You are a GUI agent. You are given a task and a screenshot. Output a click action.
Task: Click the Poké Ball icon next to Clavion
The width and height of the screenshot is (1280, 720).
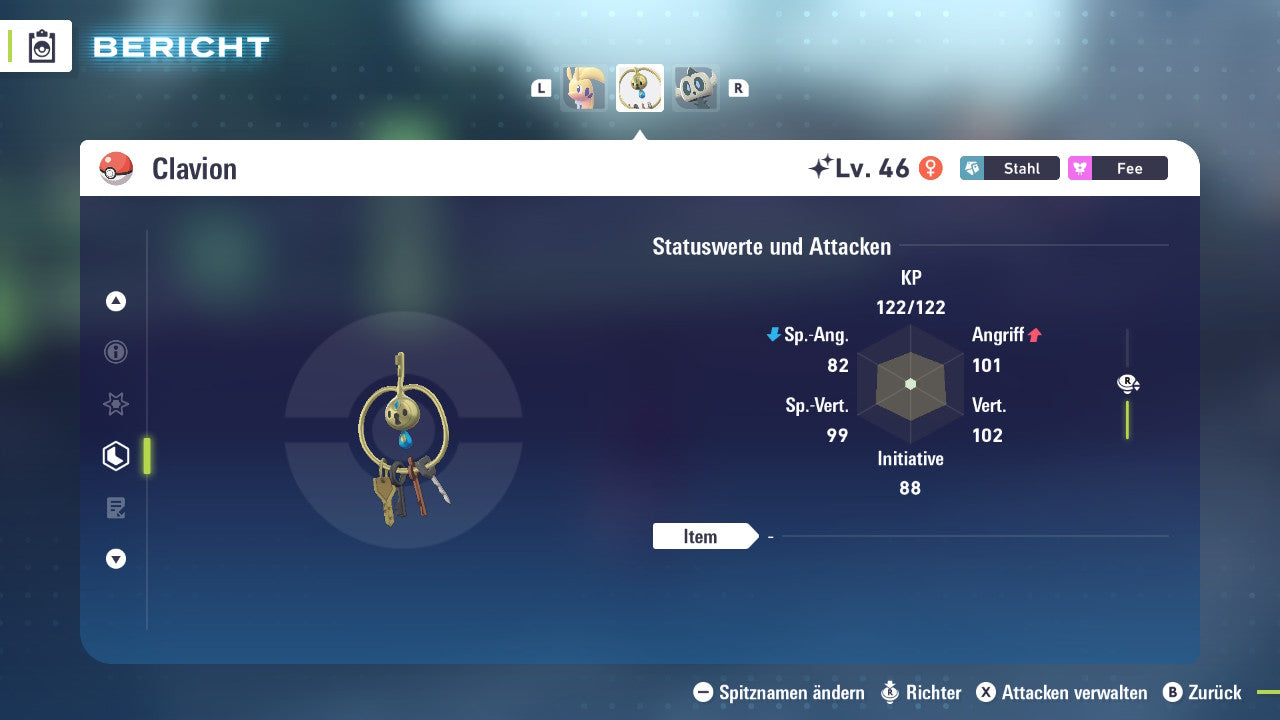click(x=117, y=168)
